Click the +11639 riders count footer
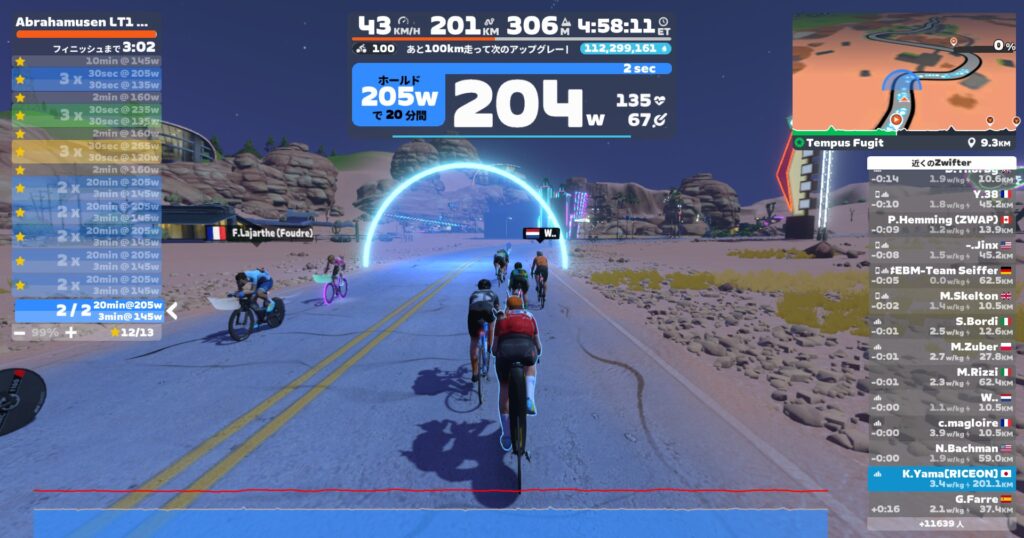The width and height of the screenshot is (1024, 538). (x=941, y=523)
